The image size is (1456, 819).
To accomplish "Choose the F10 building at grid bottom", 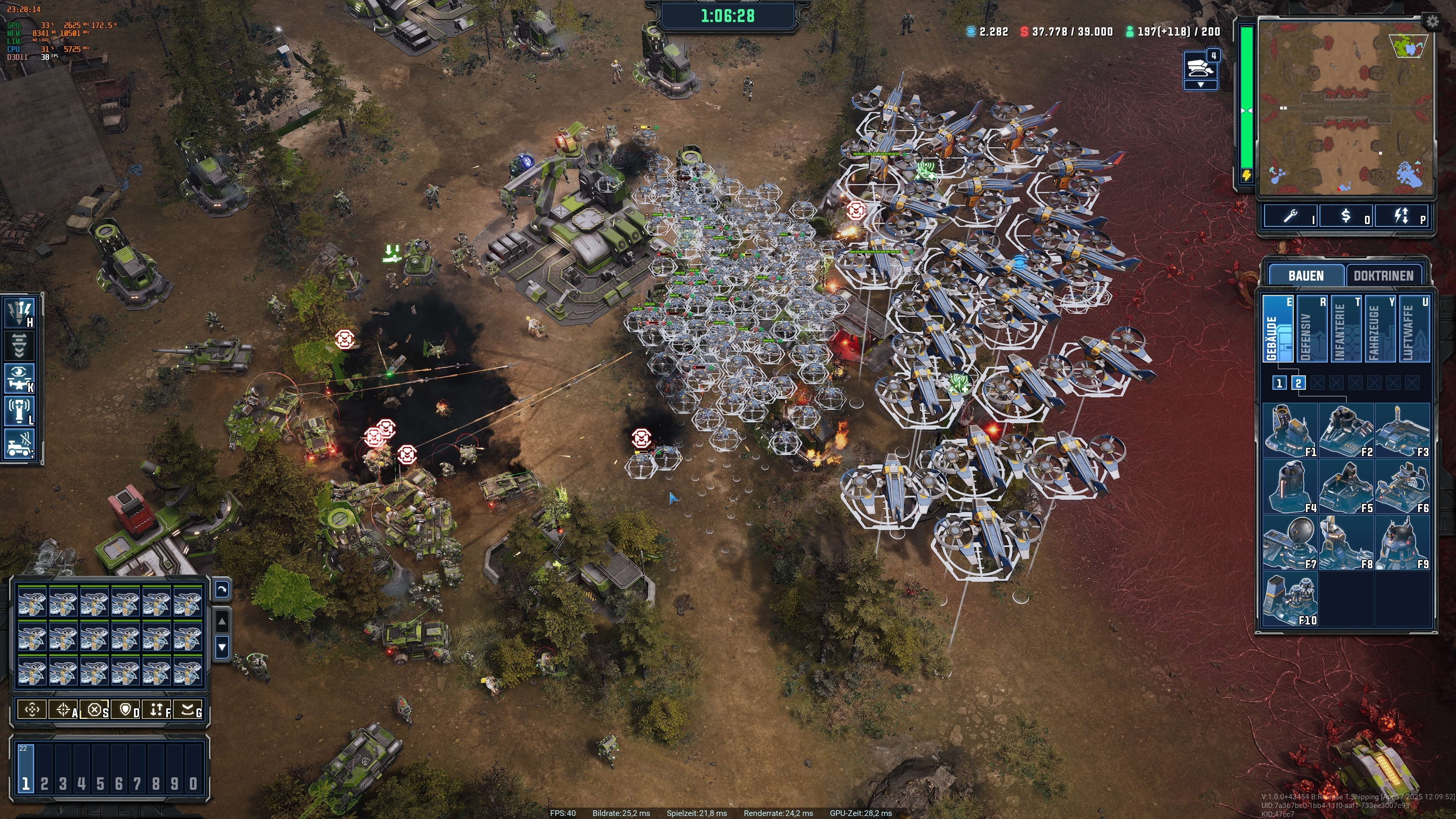I will [1290, 599].
